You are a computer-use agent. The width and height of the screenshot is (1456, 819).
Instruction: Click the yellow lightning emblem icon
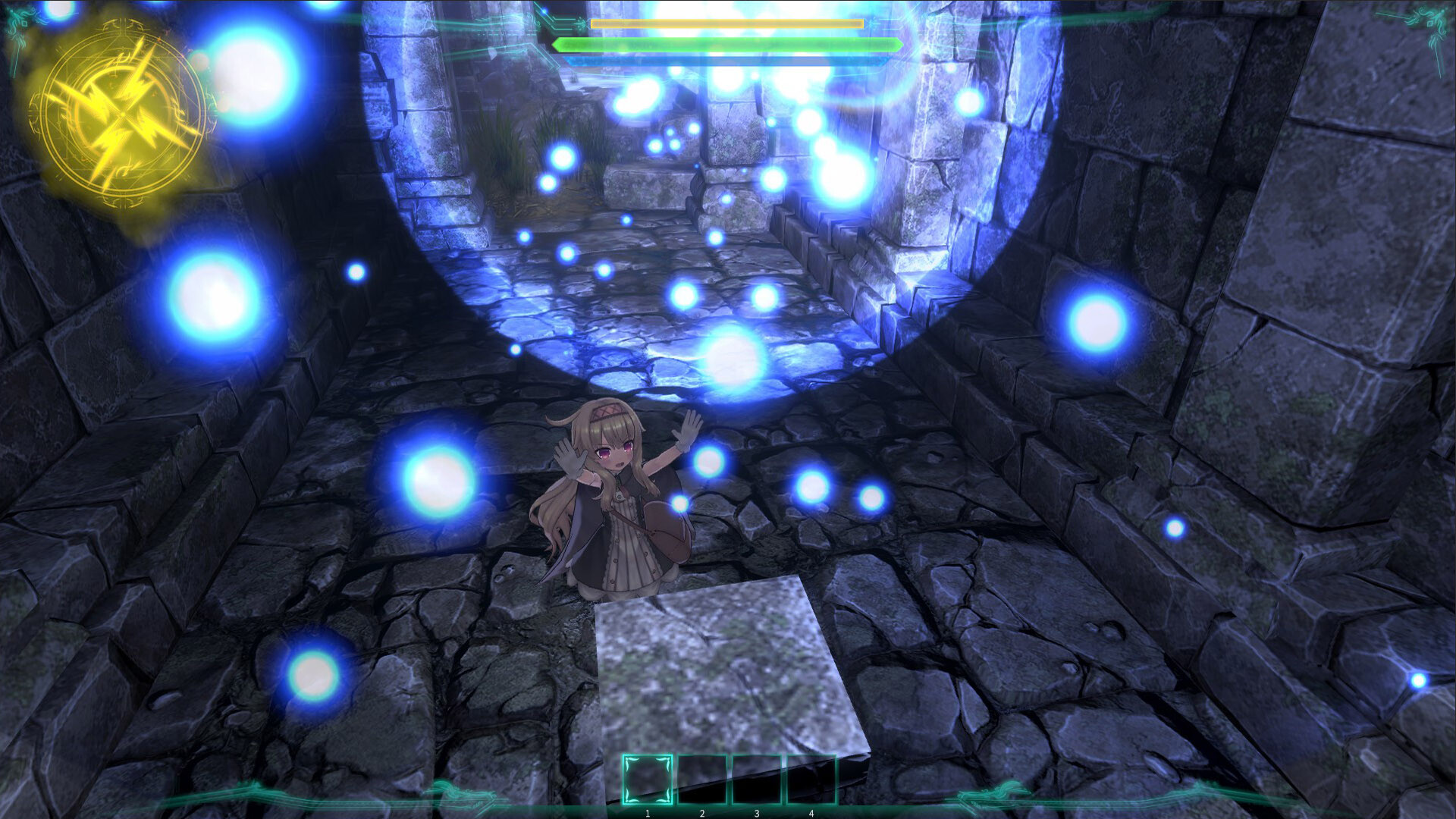point(121,114)
